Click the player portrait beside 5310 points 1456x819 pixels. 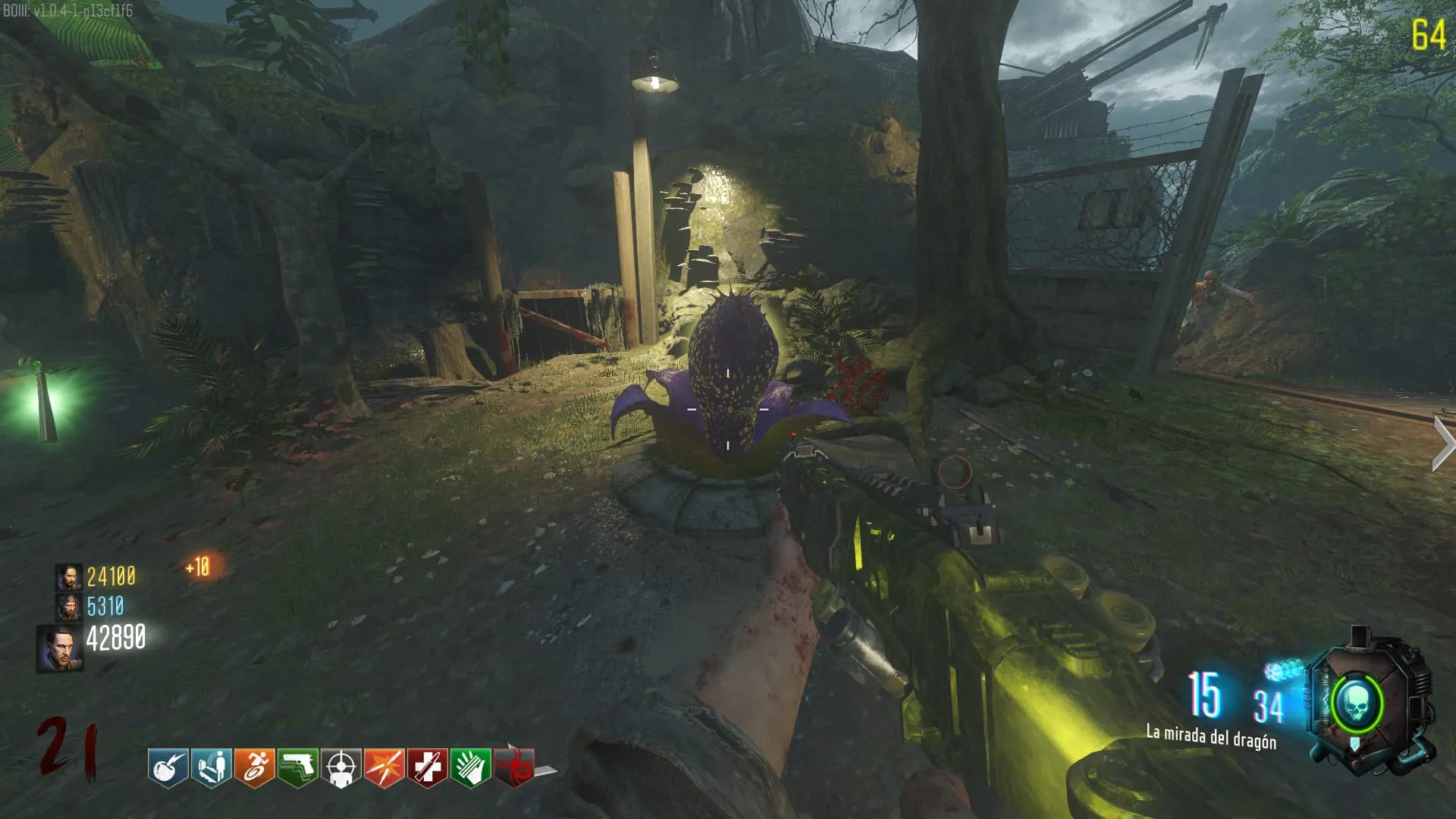pyautogui.click(x=69, y=607)
